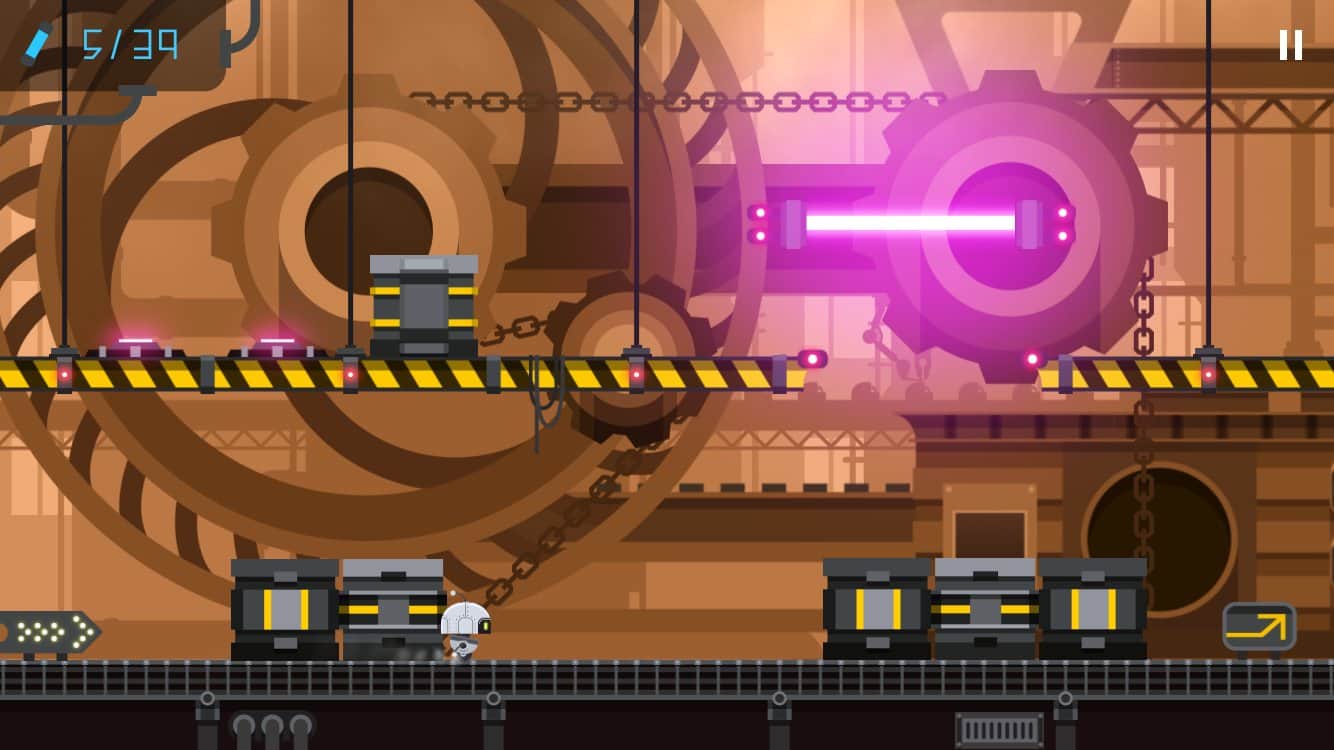Open the pause menu
The image size is (1334, 750).
click(1289, 42)
